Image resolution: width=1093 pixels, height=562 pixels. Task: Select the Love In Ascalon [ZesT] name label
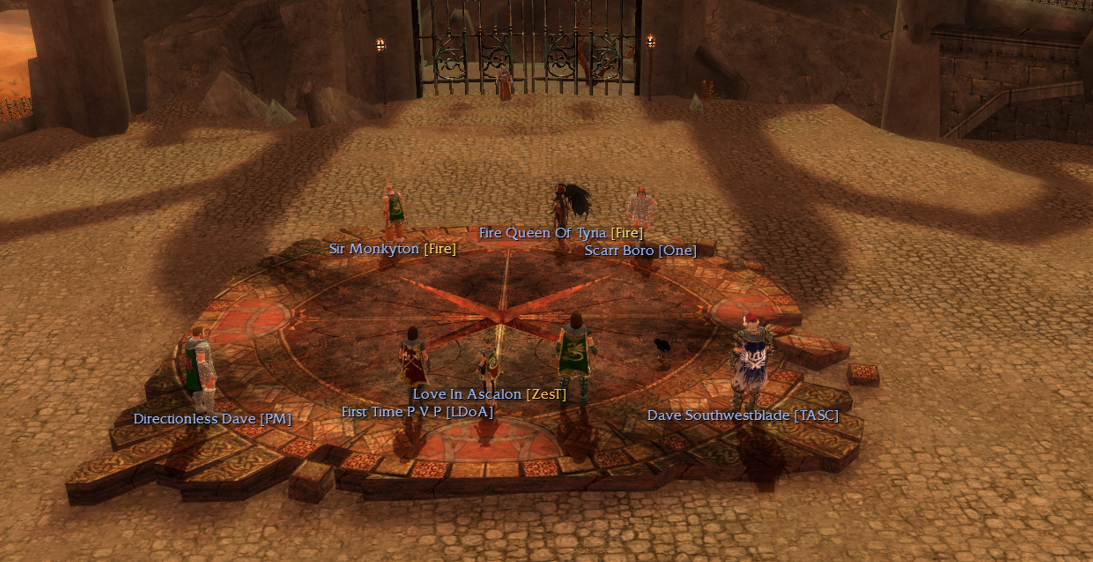point(489,394)
